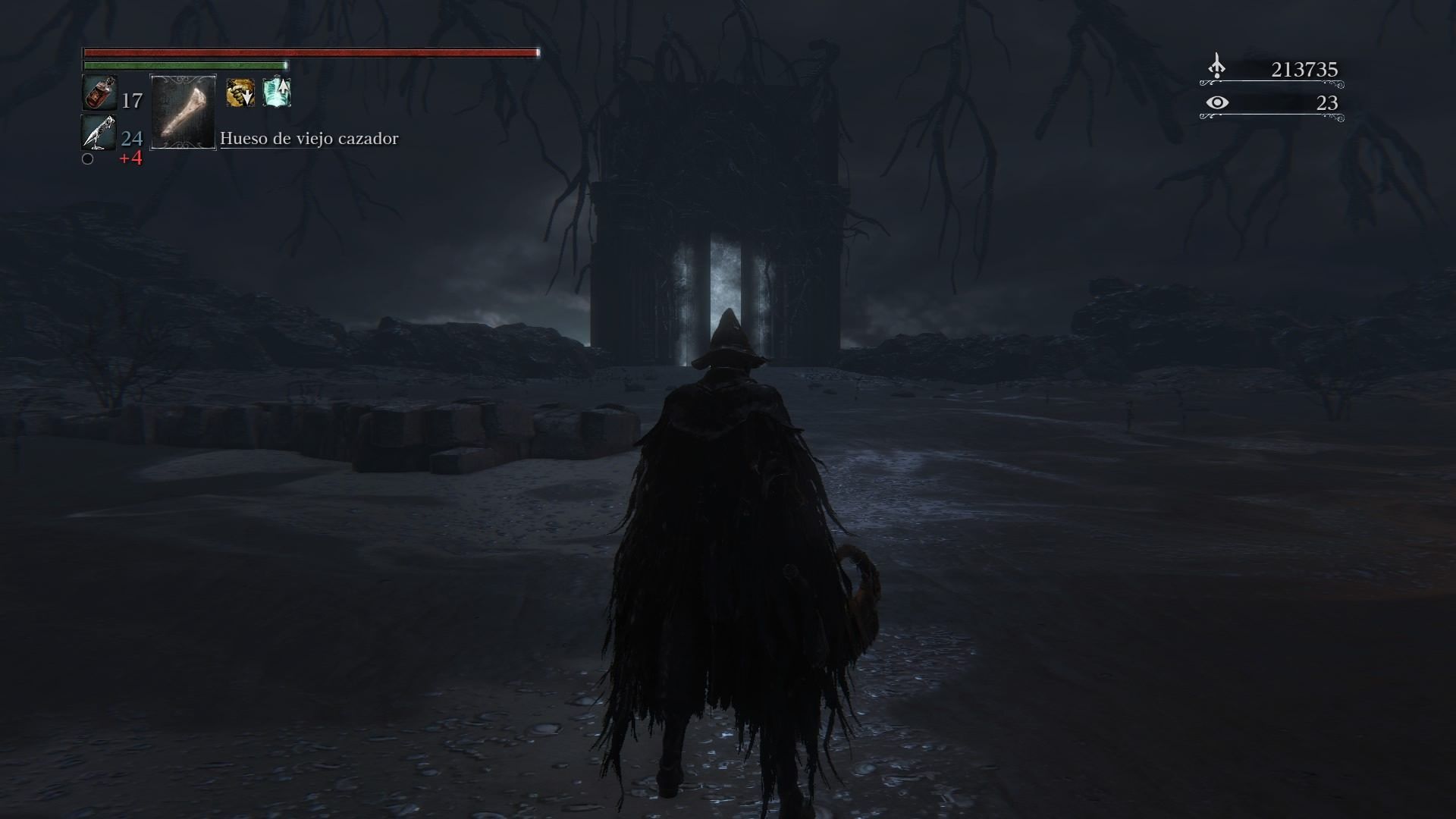Inspect the teal ribcage up-arrow buff icon
Image resolution: width=1456 pixels, height=819 pixels.
point(277,93)
